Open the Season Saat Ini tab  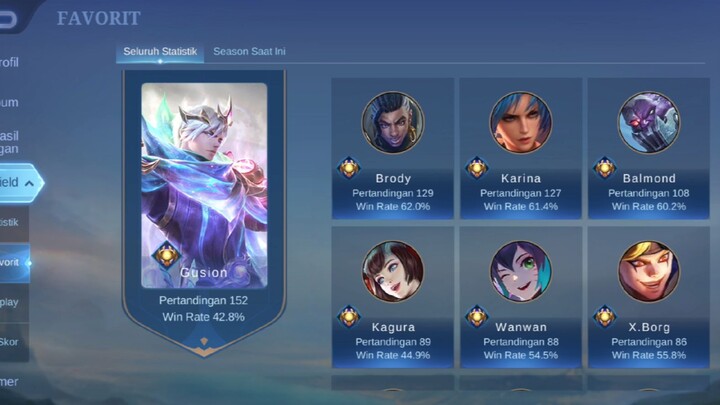tap(250, 51)
